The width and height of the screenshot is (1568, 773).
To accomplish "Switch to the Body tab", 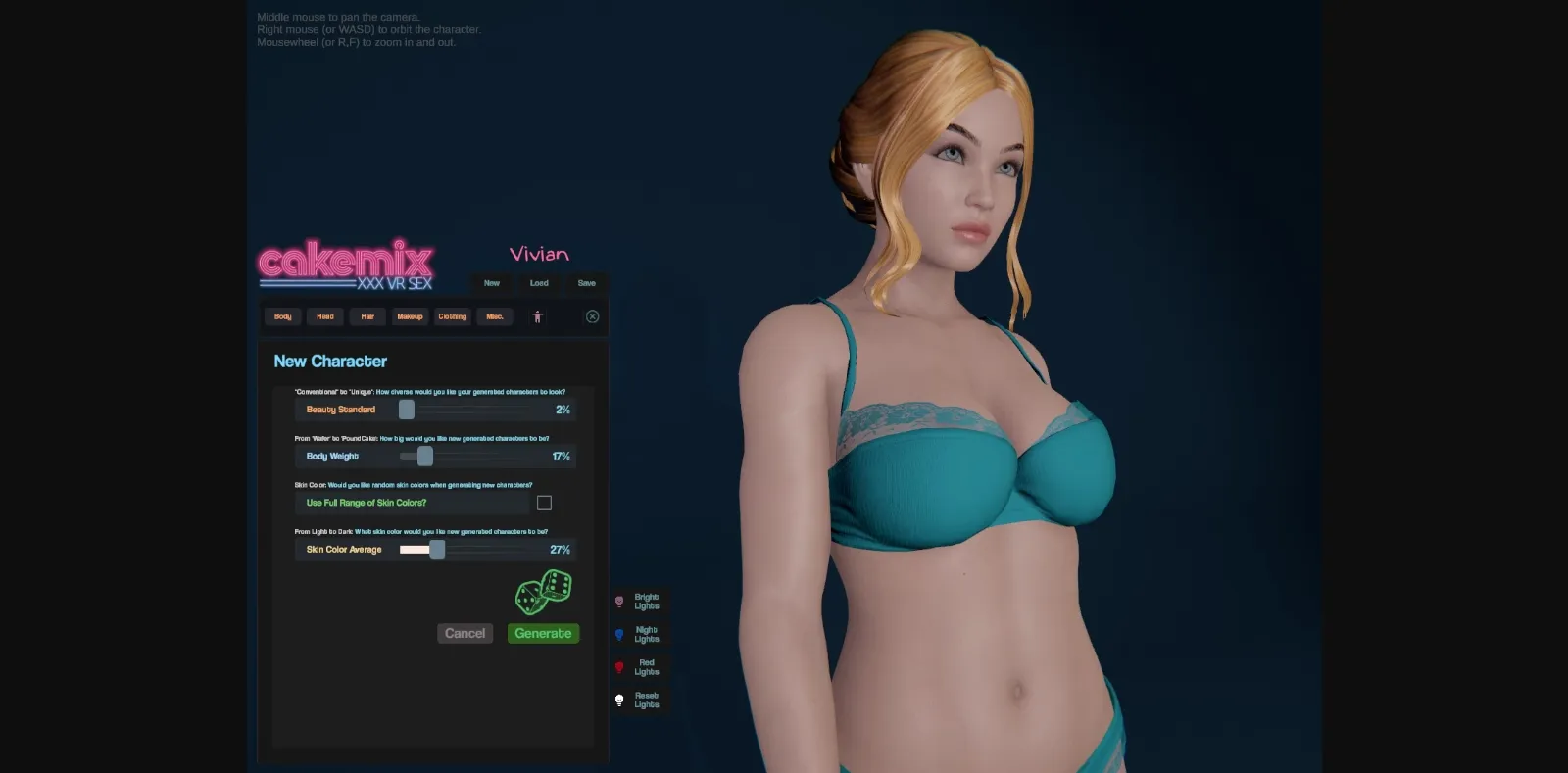I will (281, 316).
